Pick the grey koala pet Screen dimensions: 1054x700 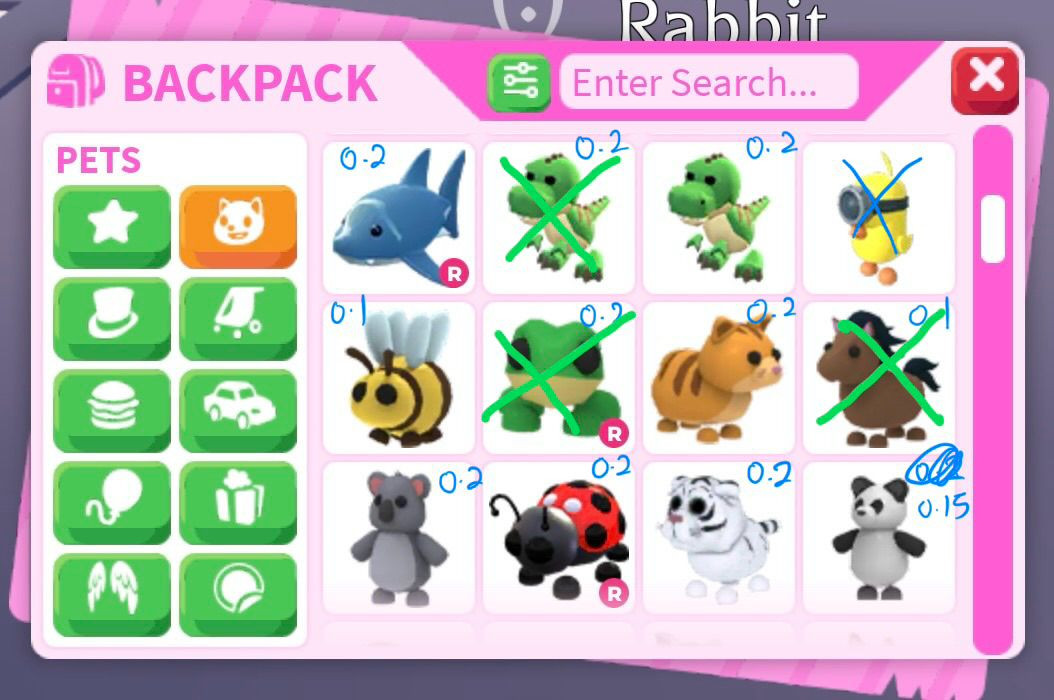coord(399,537)
